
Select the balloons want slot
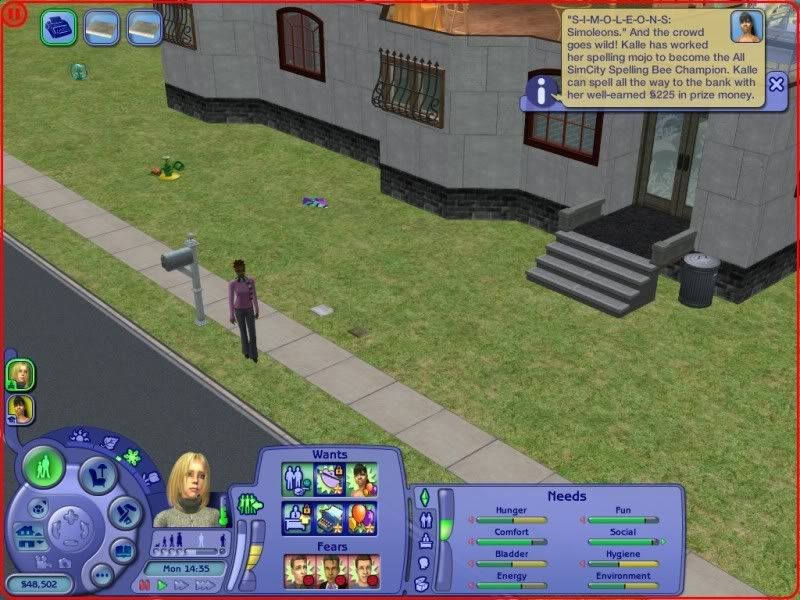point(362,516)
